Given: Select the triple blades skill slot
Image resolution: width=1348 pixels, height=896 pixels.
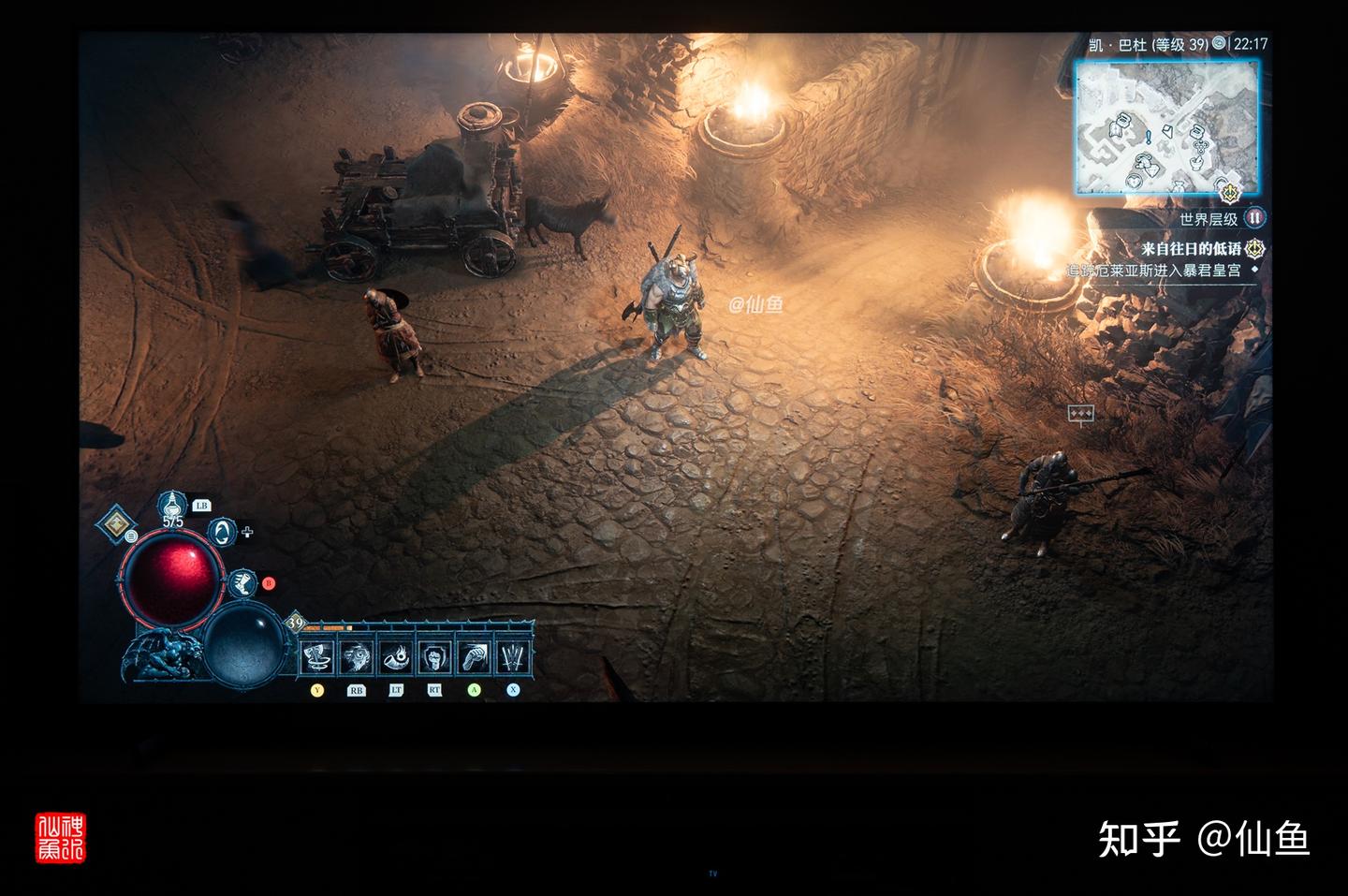Looking at the screenshot, I should tap(513, 657).
